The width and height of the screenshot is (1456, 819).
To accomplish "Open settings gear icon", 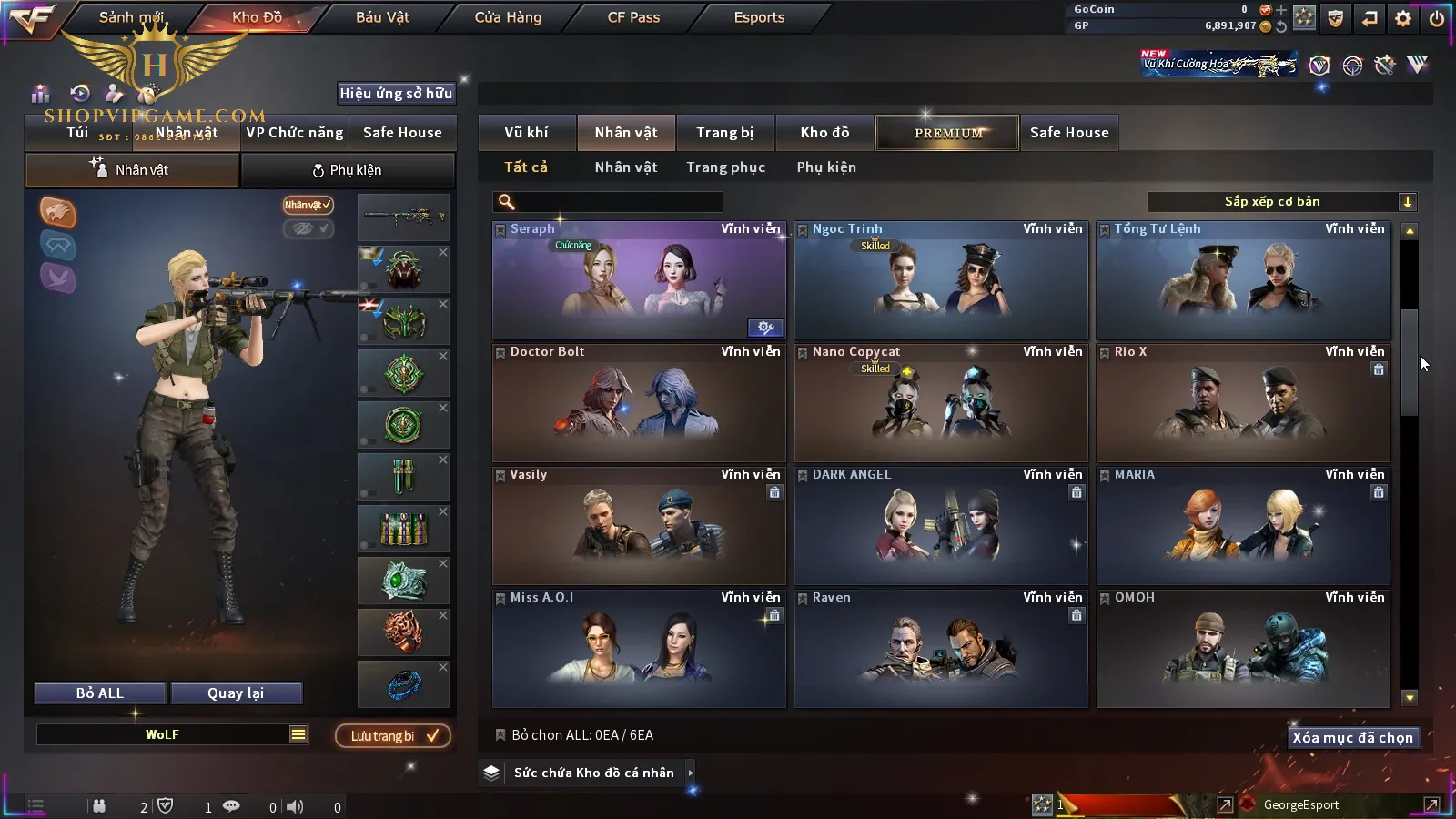I will coord(1403,18).
